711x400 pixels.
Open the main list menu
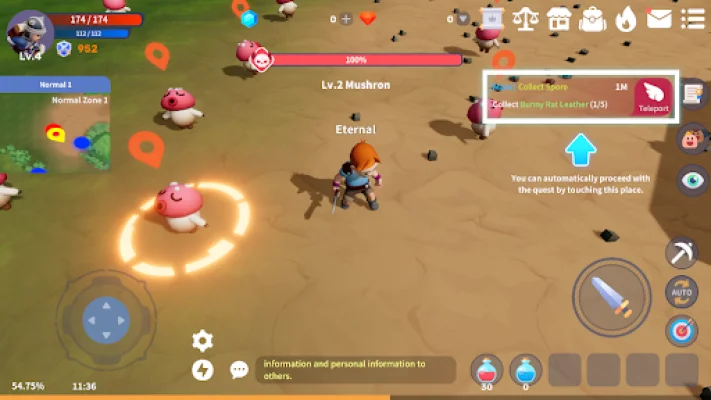pos(691,18)
